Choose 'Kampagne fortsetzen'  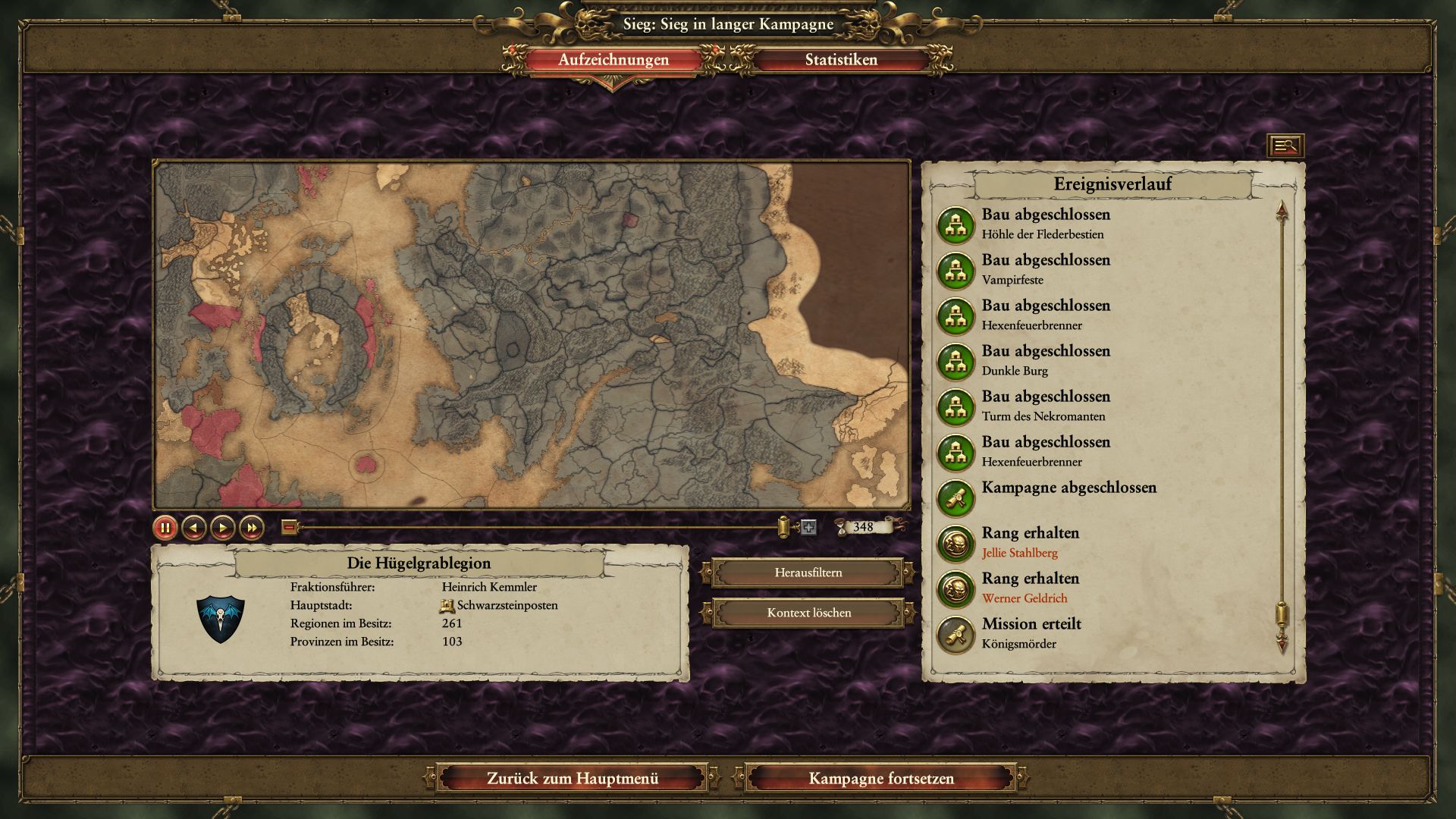click(x=882, y=778)
